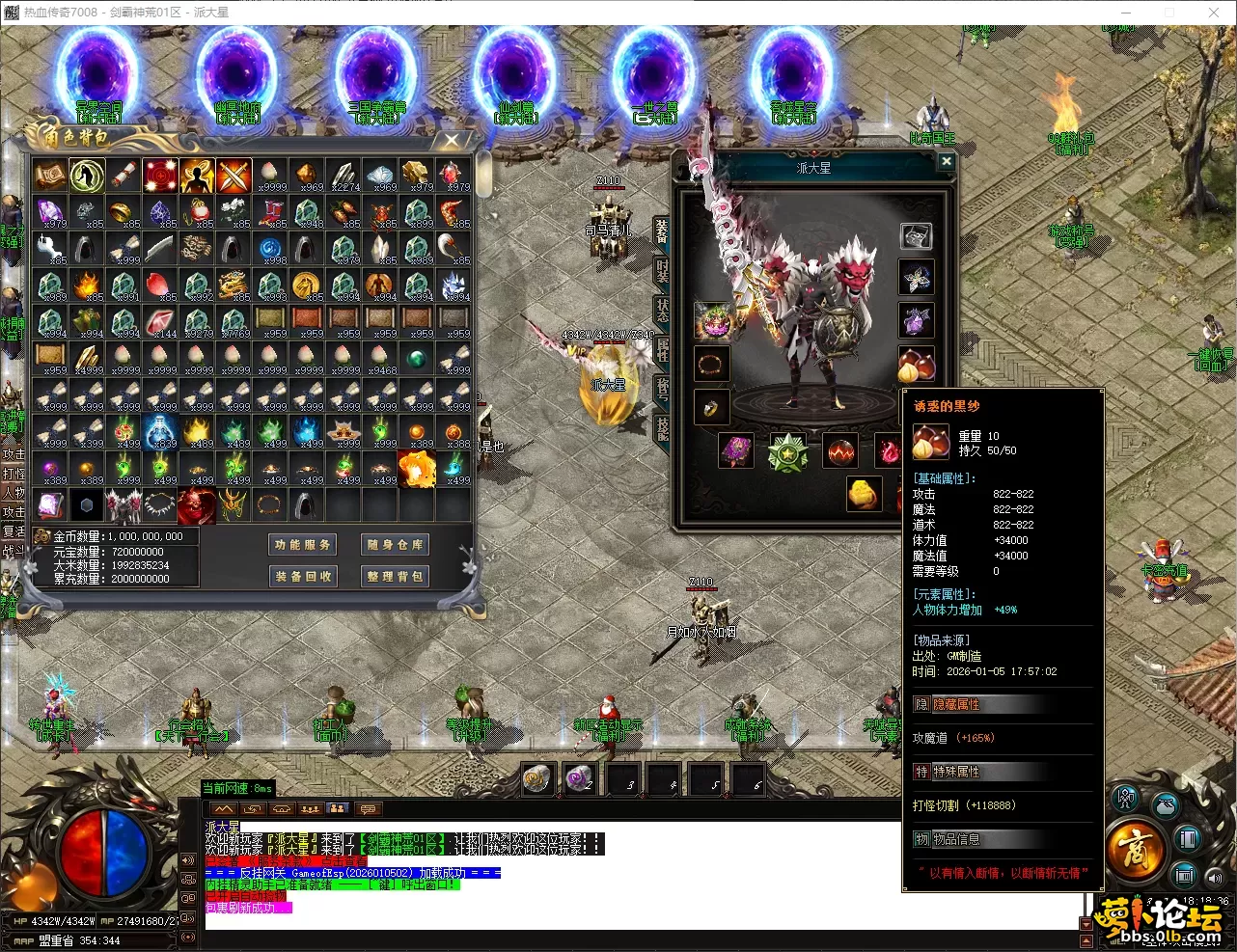Select the green star medal equipment slot
The width and height of the screenshot is (1237, 952).
[x=787, y=452]
